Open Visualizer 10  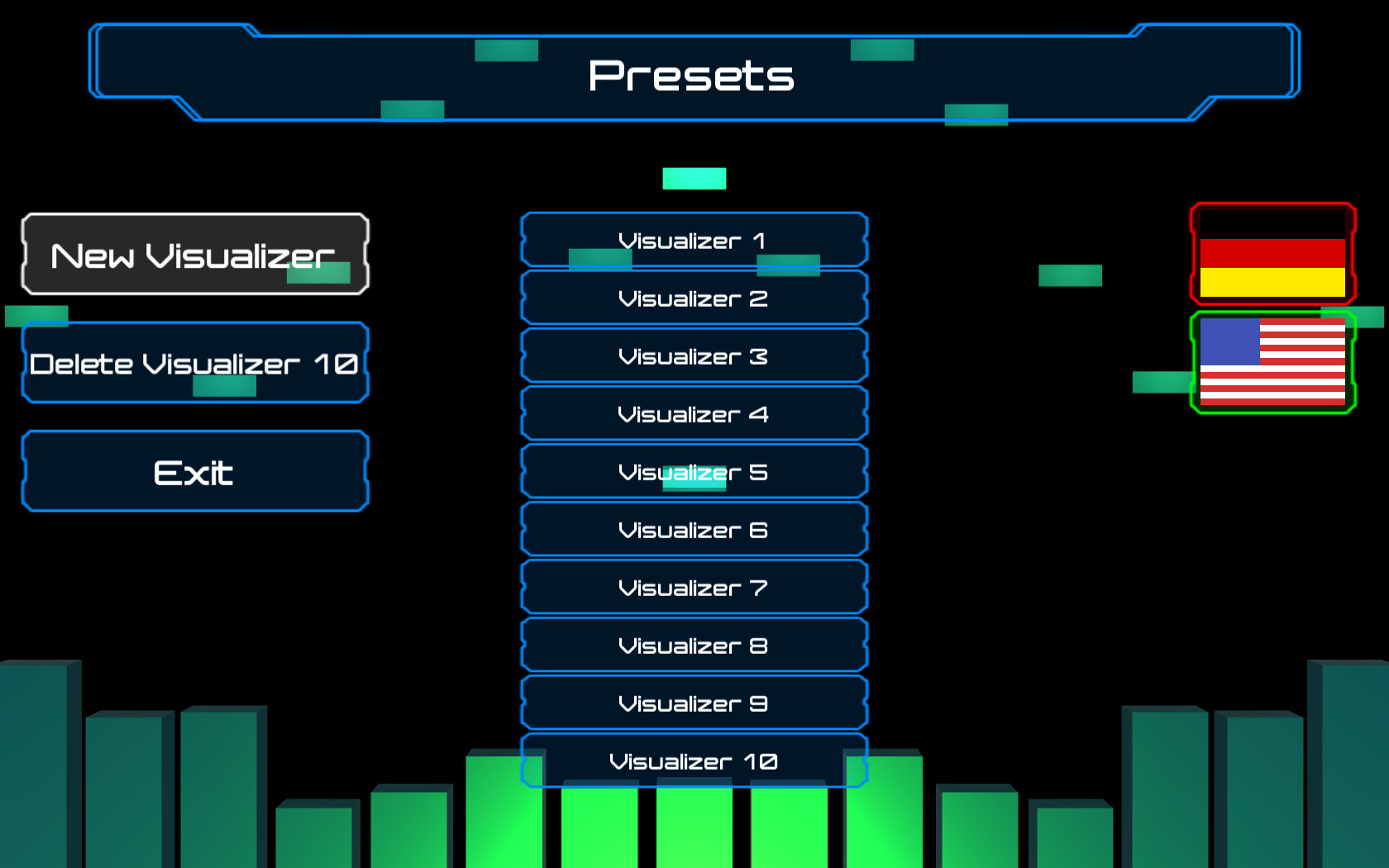pyautogui.click(x=694, y=760)
